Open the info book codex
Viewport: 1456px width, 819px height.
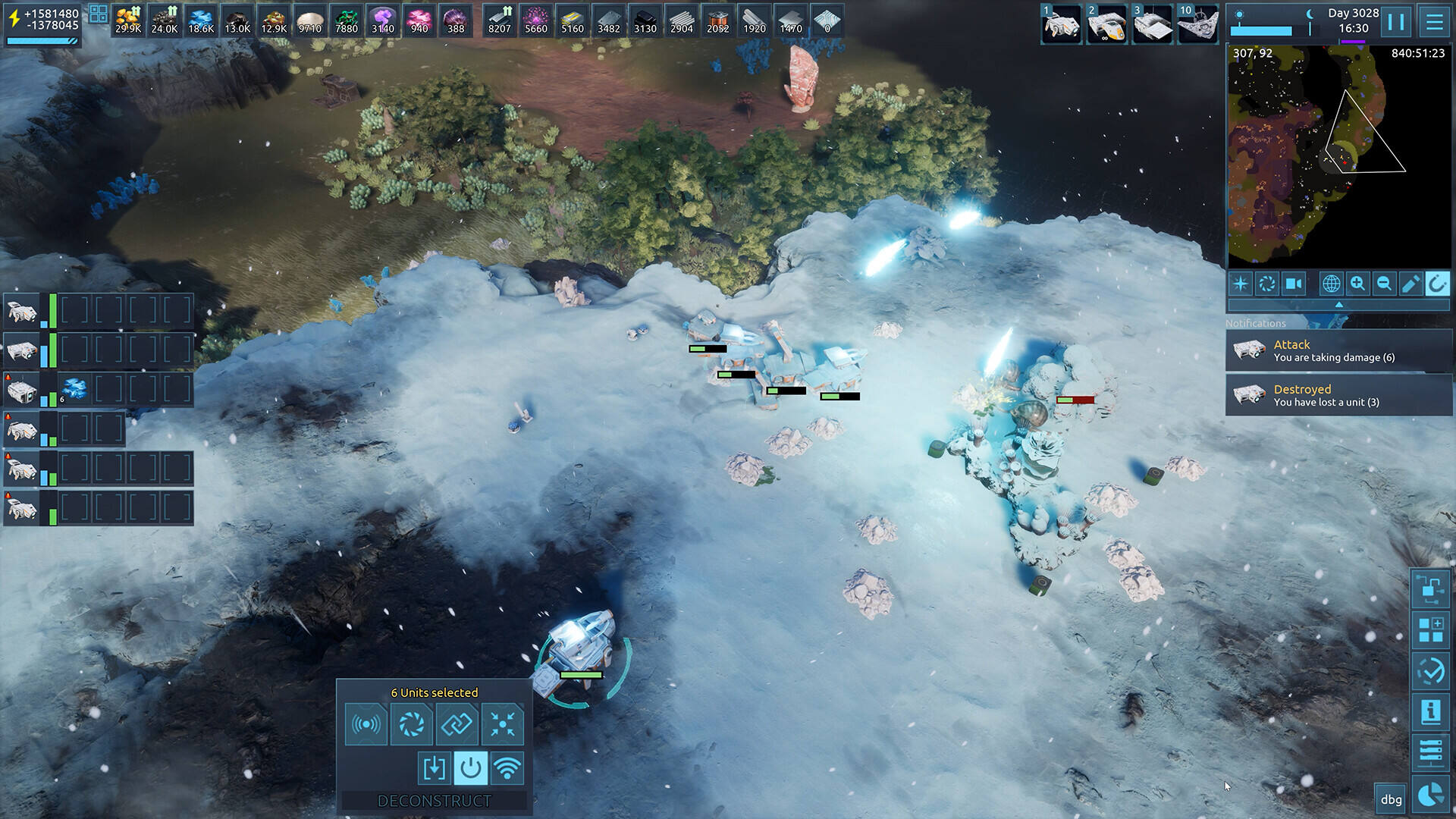(1431, 711)
